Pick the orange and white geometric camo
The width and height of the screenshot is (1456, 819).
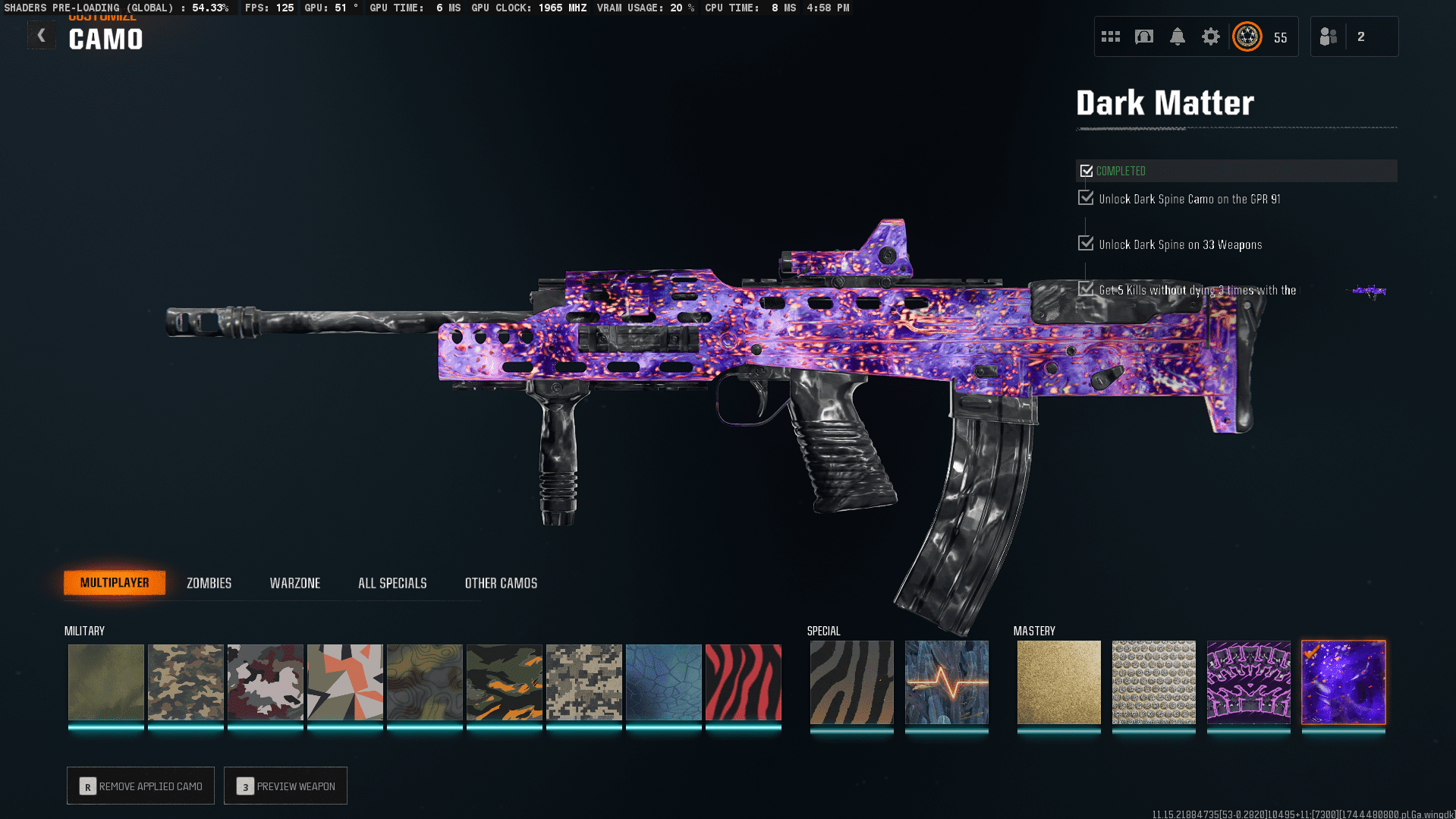point(344,682)
